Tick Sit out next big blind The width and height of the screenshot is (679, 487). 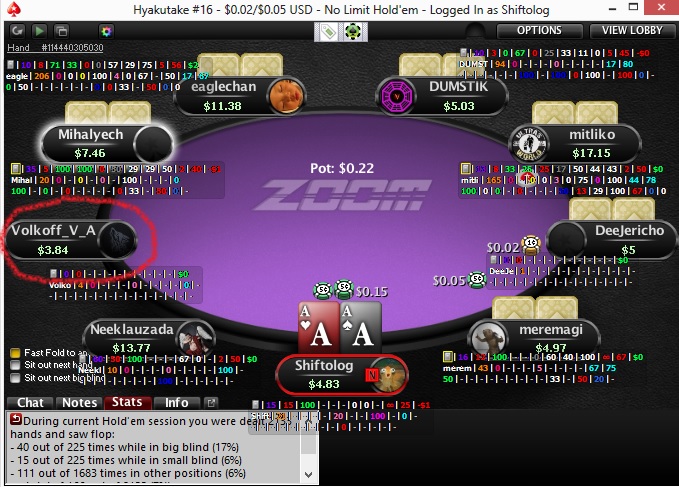tap(15, 378)
